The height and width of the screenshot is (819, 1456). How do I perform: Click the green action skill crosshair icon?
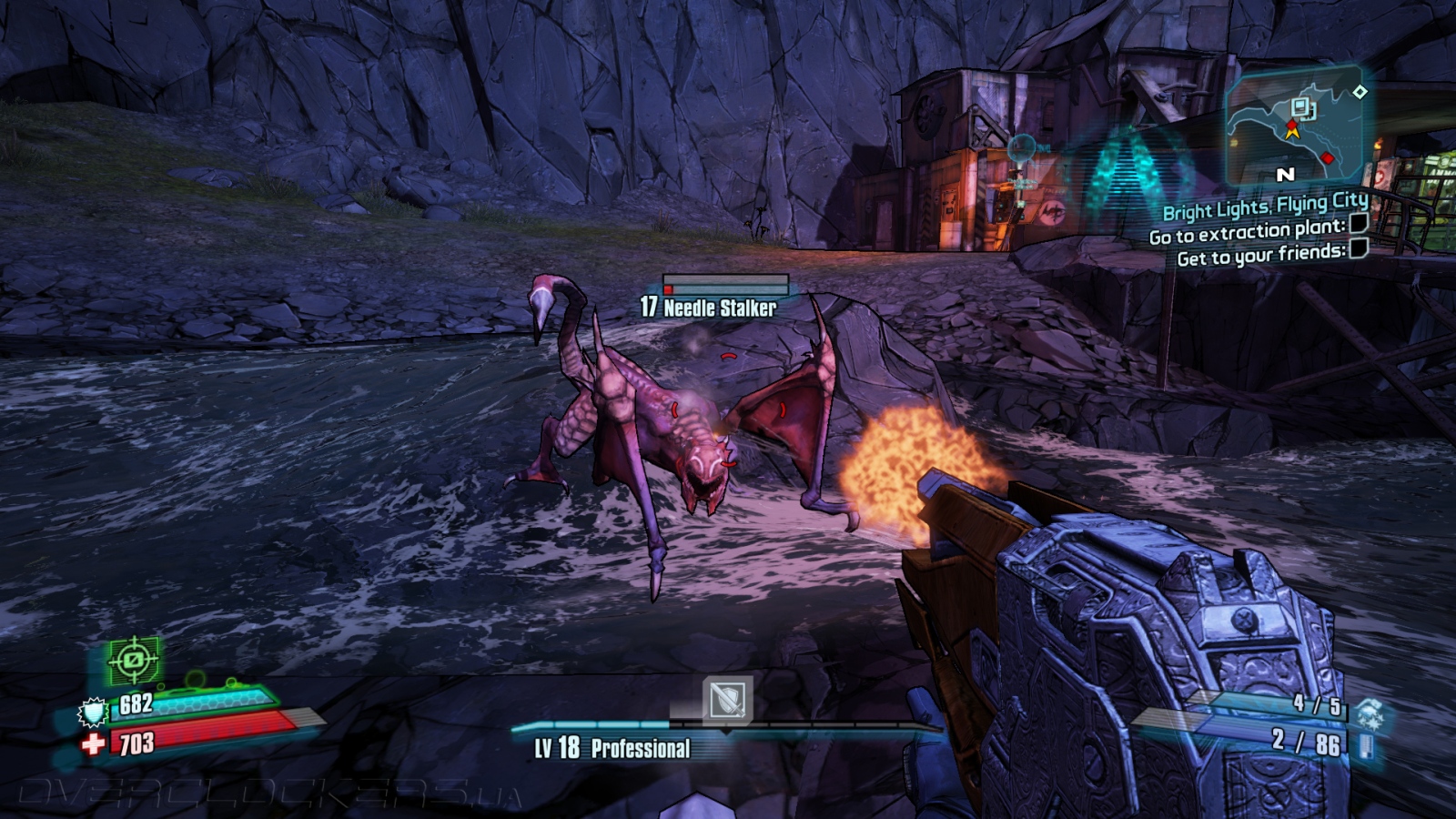click(x=134, y=660)
